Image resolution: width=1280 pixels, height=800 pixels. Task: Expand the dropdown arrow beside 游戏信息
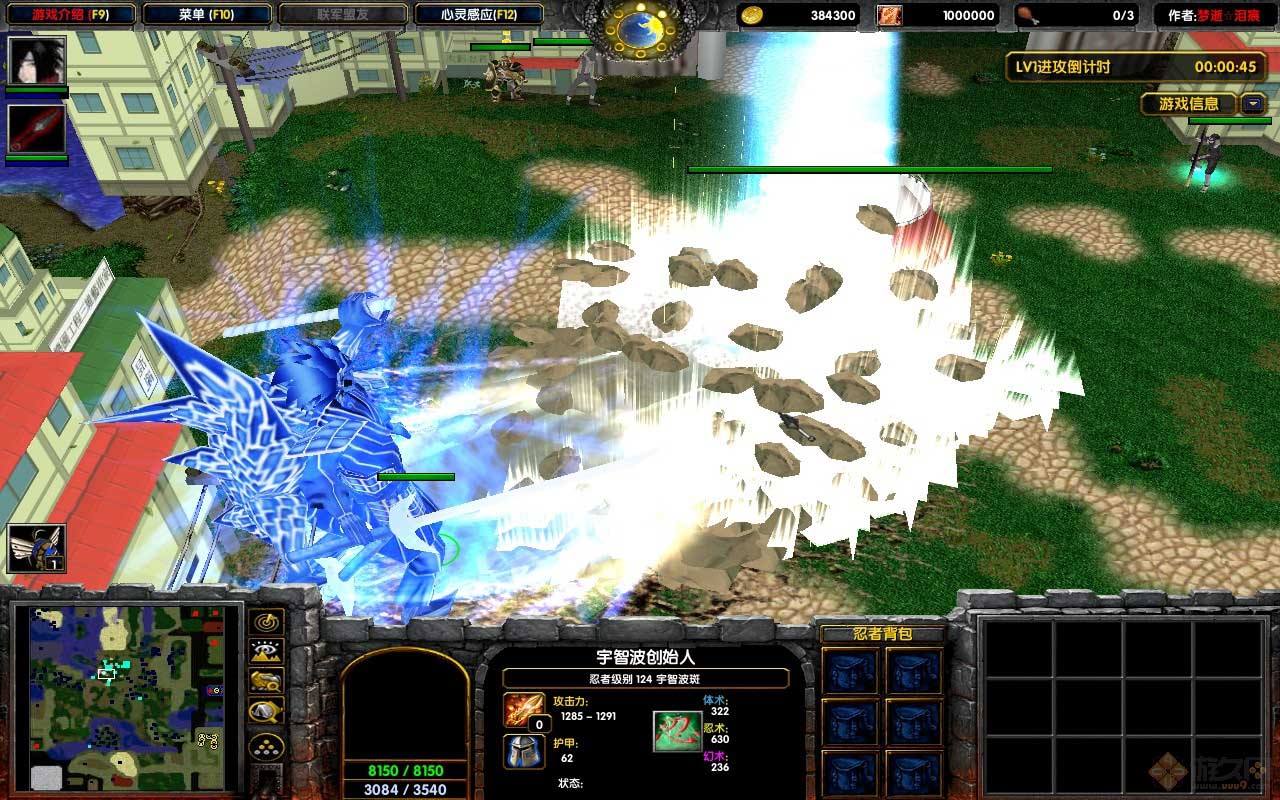tap(1253, 104)
